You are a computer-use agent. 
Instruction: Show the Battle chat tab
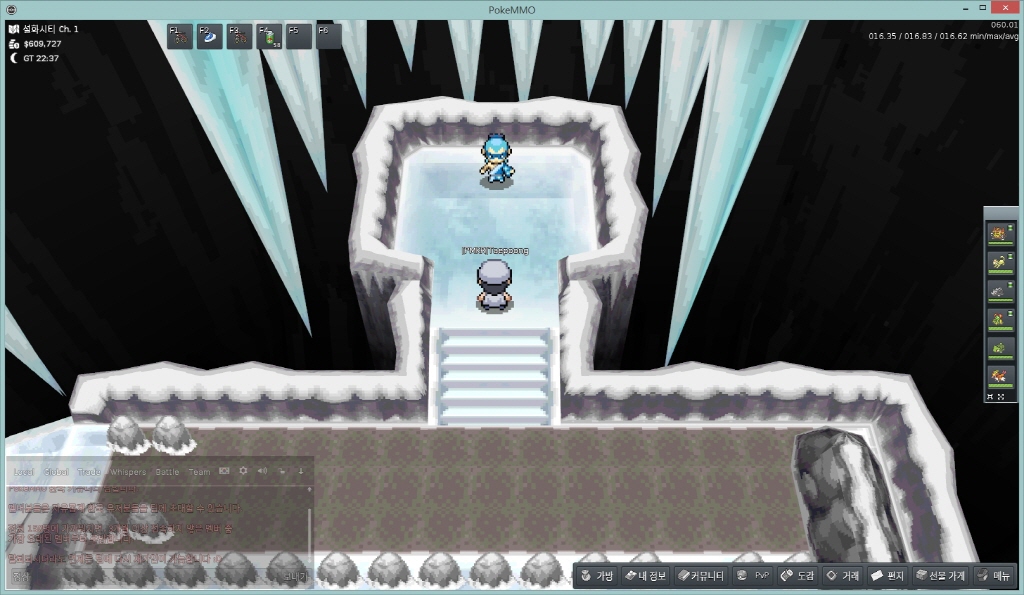[166, 471]
